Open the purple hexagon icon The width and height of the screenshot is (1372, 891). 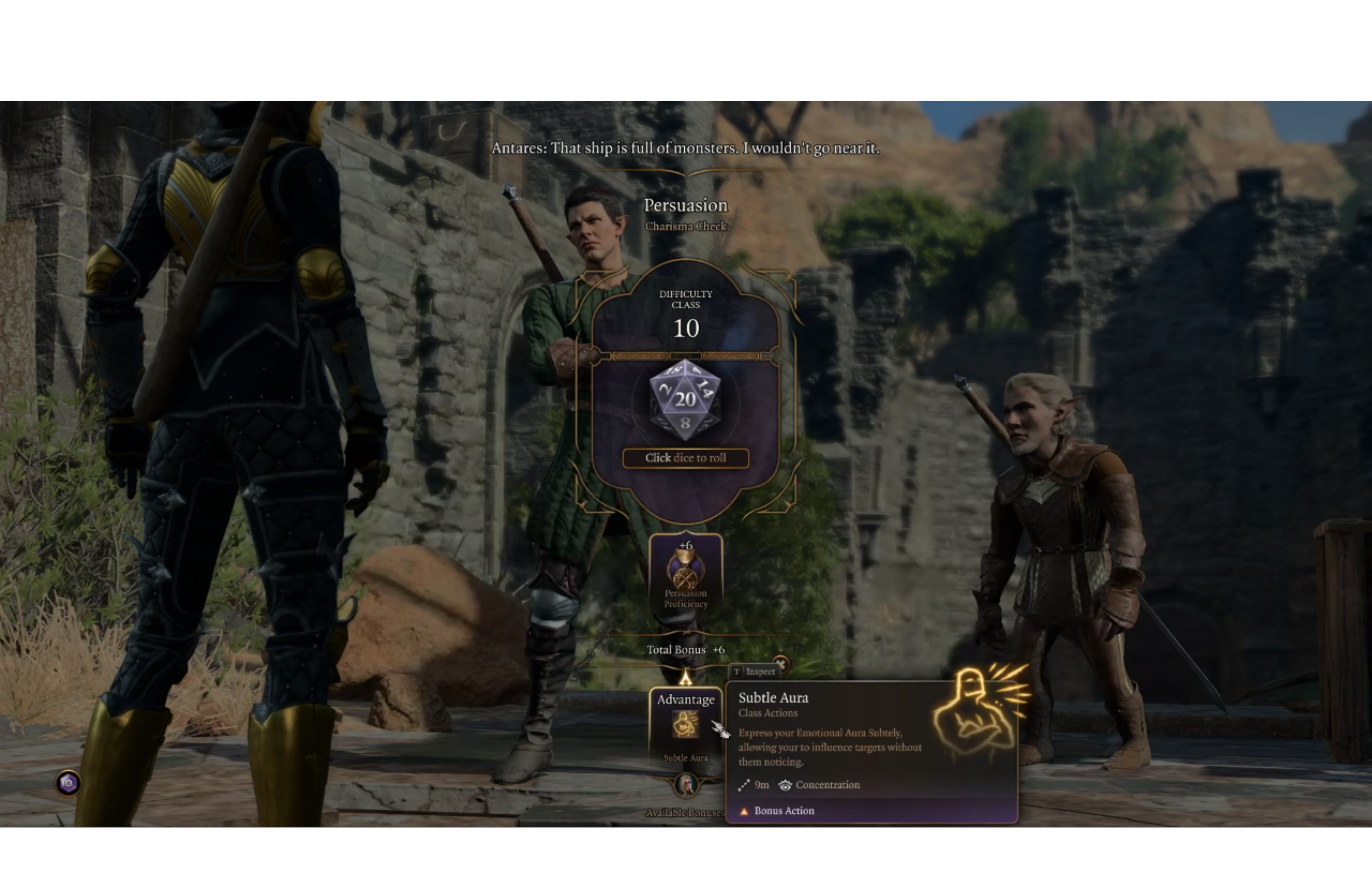[x=68, y=783]
